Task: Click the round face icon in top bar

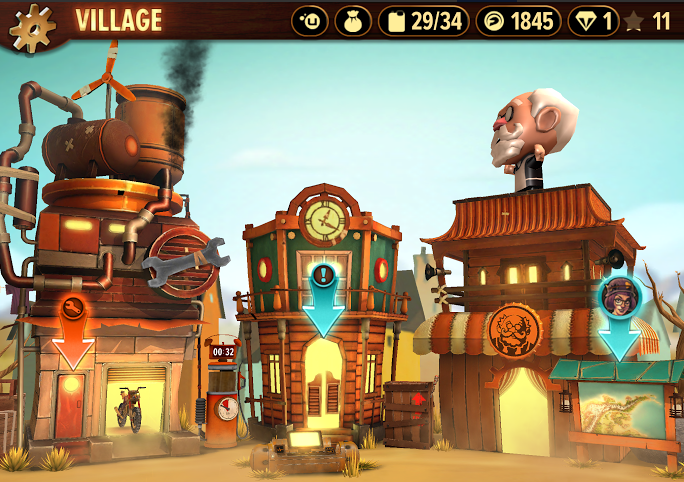Action: (x=310, y=21)
